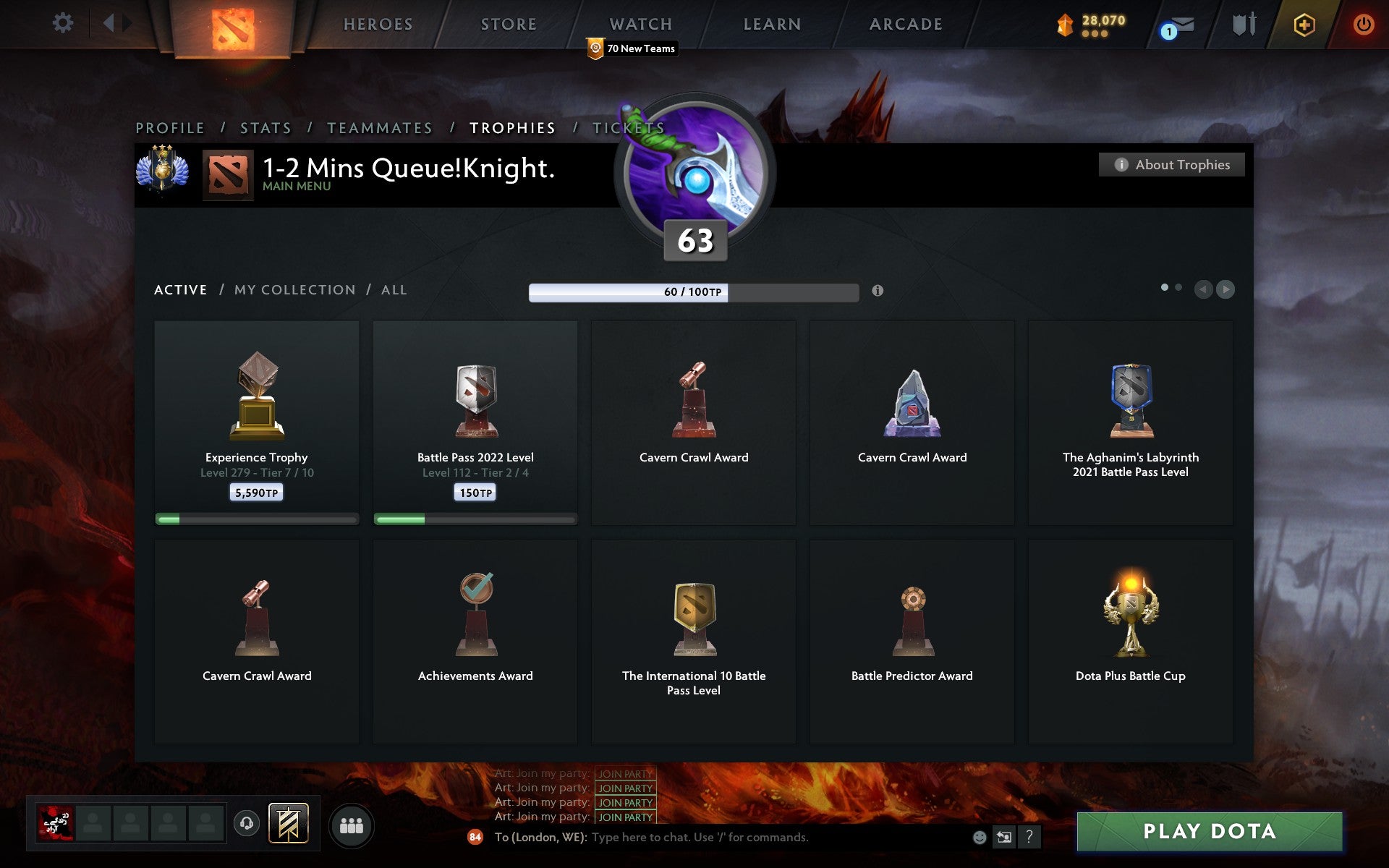Open the friends list people icon

pyautogui.click(x=352, y=824)
